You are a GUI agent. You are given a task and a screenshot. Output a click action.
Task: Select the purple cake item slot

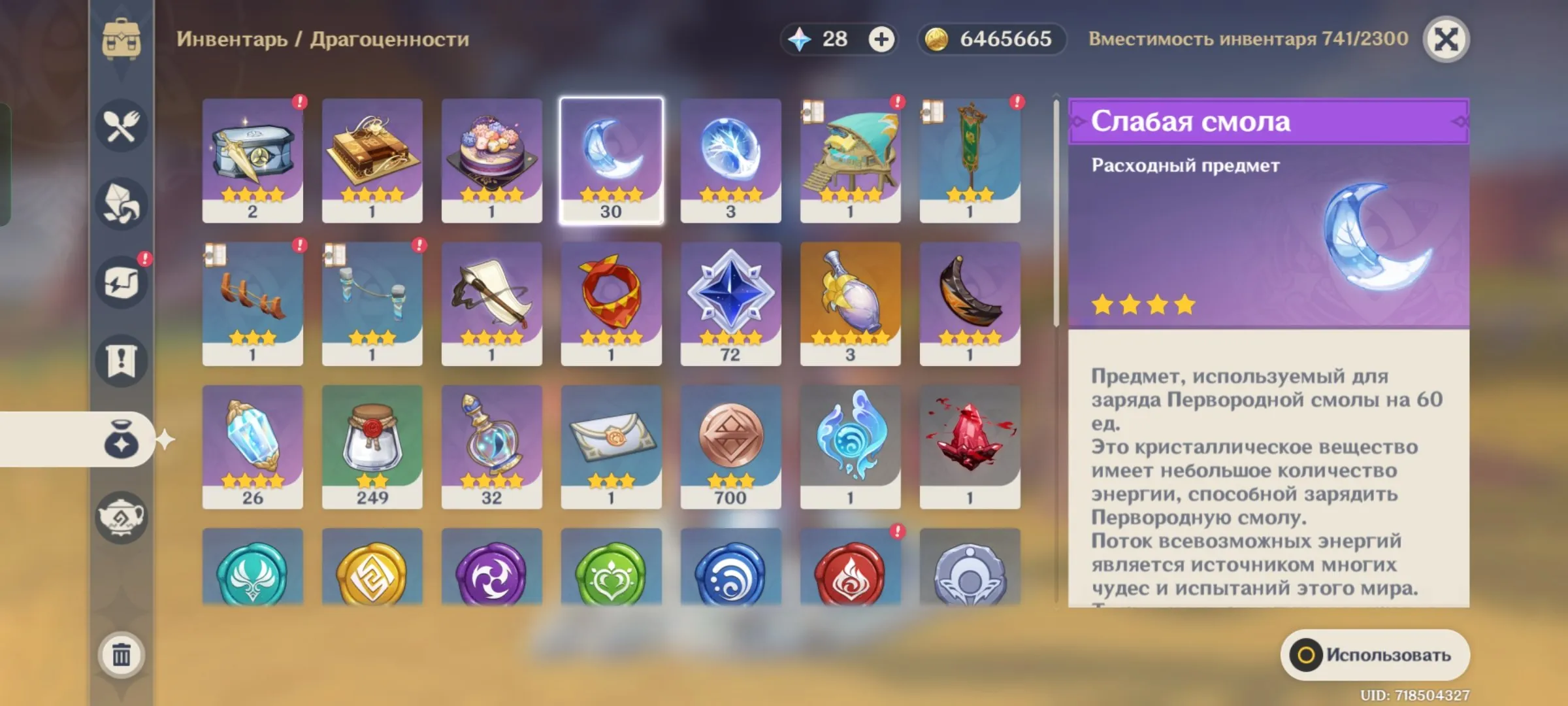pos(491,160)
